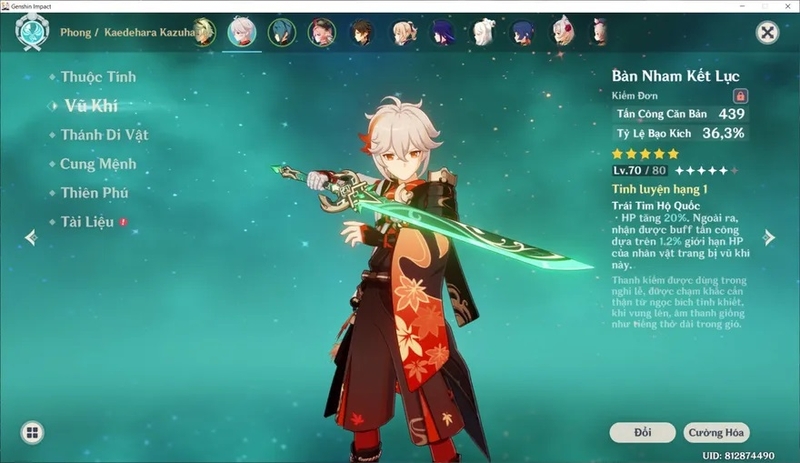Image resolution: width=800 pixels, height=463 pixels.
Task: Toggle the red weapon lock icon
Action: click(740, 96)
